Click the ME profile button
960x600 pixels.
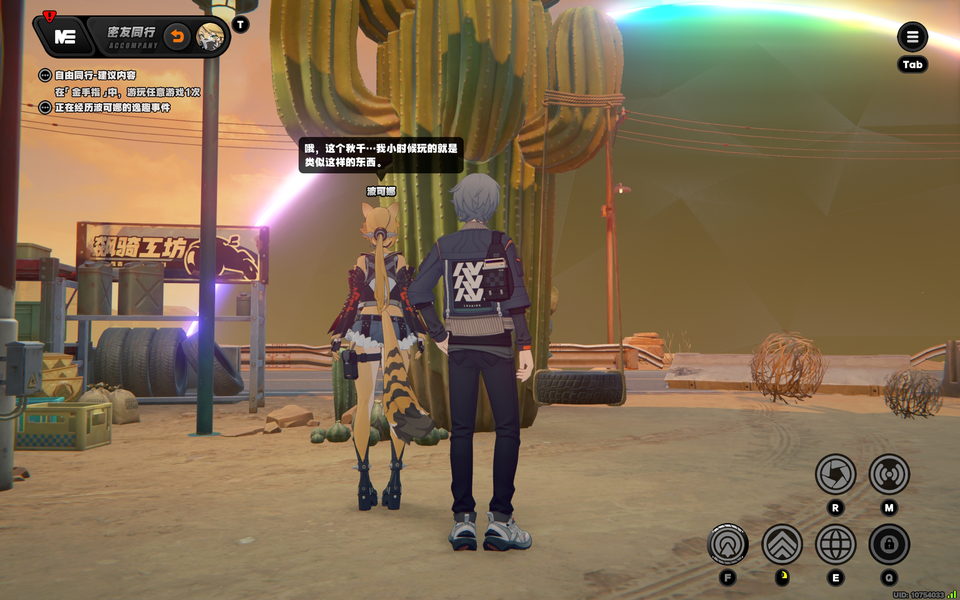(x=66, y=37)
